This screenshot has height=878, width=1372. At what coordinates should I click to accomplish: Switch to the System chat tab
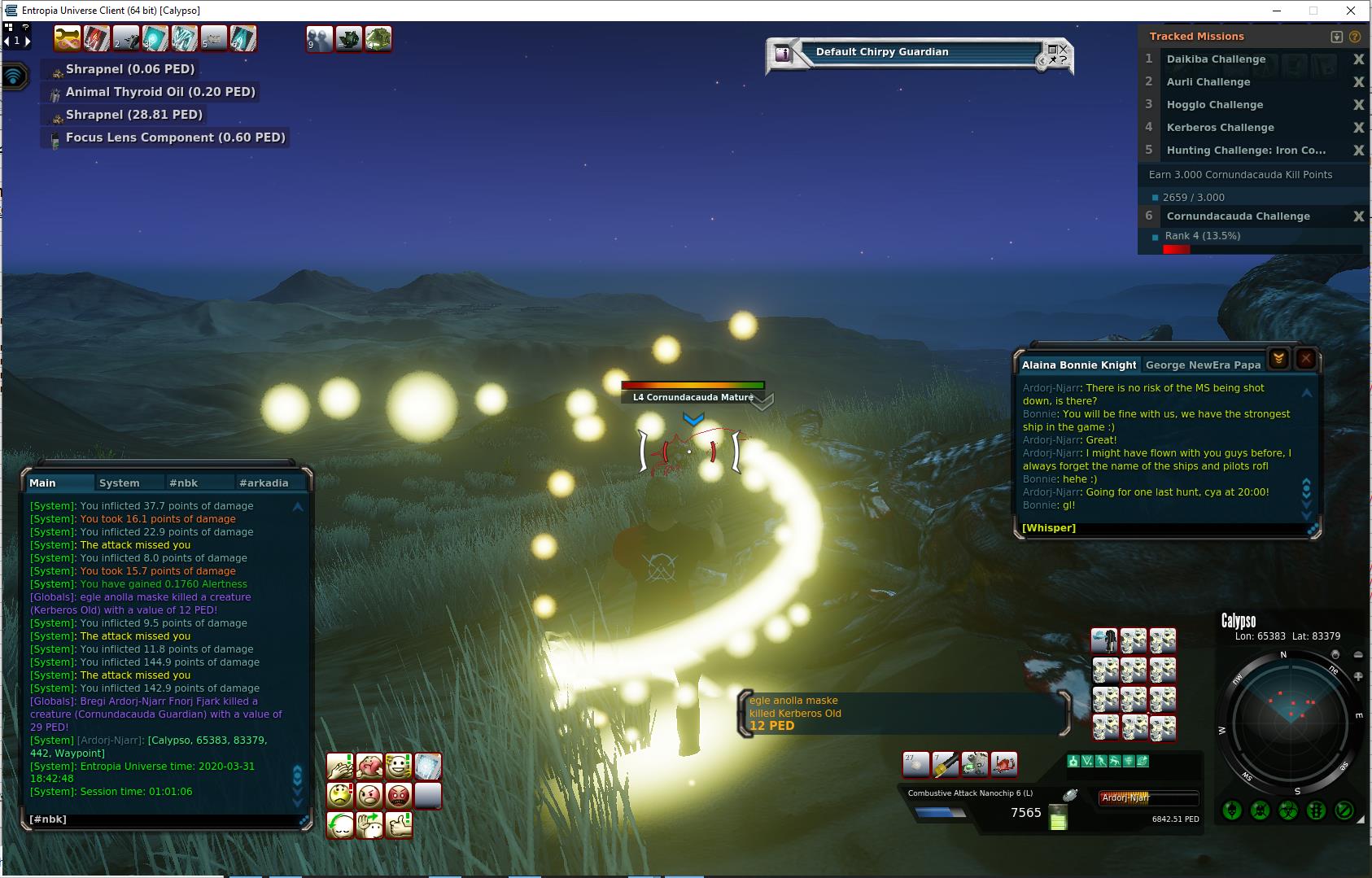(119, 483)
